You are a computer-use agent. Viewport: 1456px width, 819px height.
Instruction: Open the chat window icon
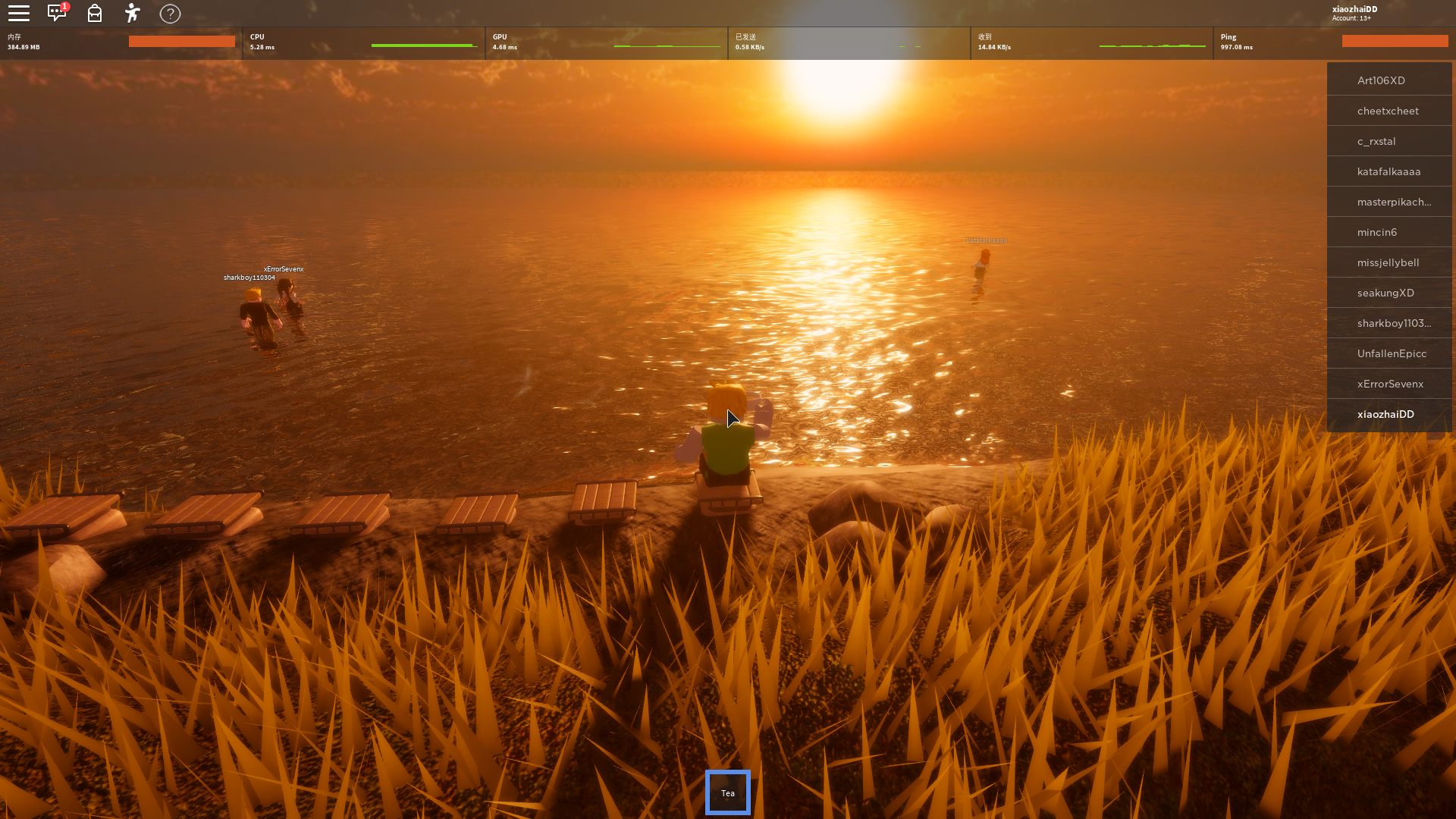click(x=57, y=14)
